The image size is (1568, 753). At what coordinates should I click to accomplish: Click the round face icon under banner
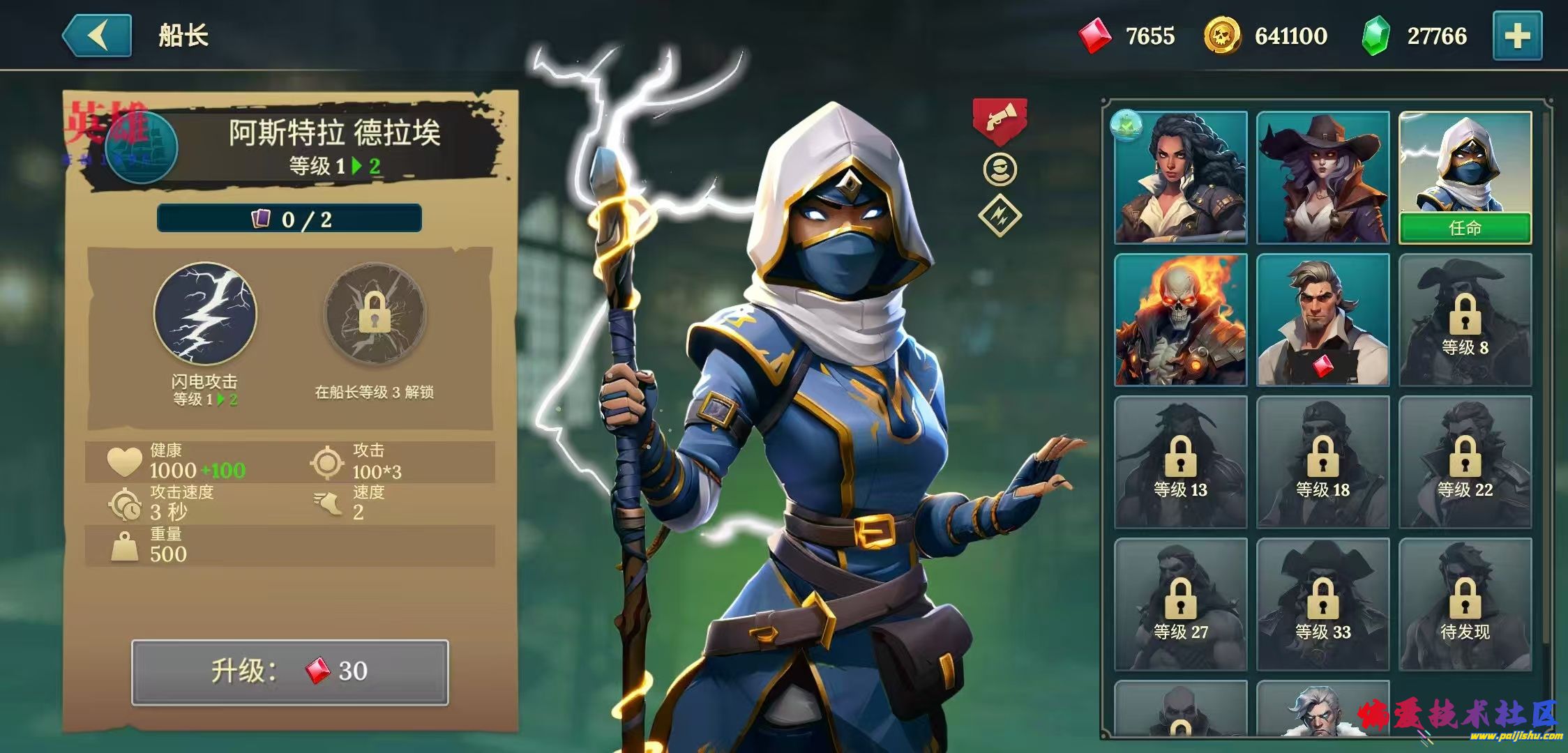click(x=1000, y=169)
